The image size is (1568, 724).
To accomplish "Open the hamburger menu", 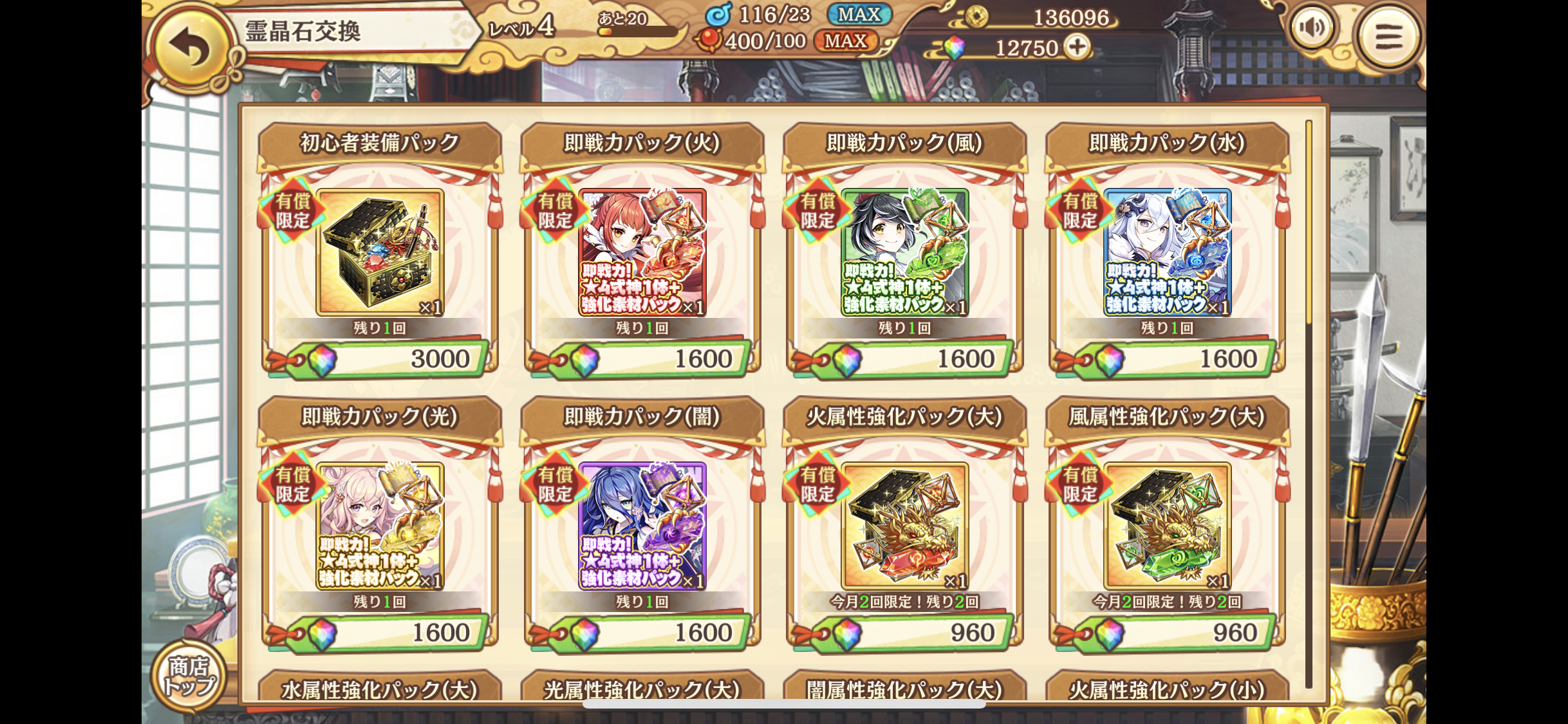I will 1388,36.
